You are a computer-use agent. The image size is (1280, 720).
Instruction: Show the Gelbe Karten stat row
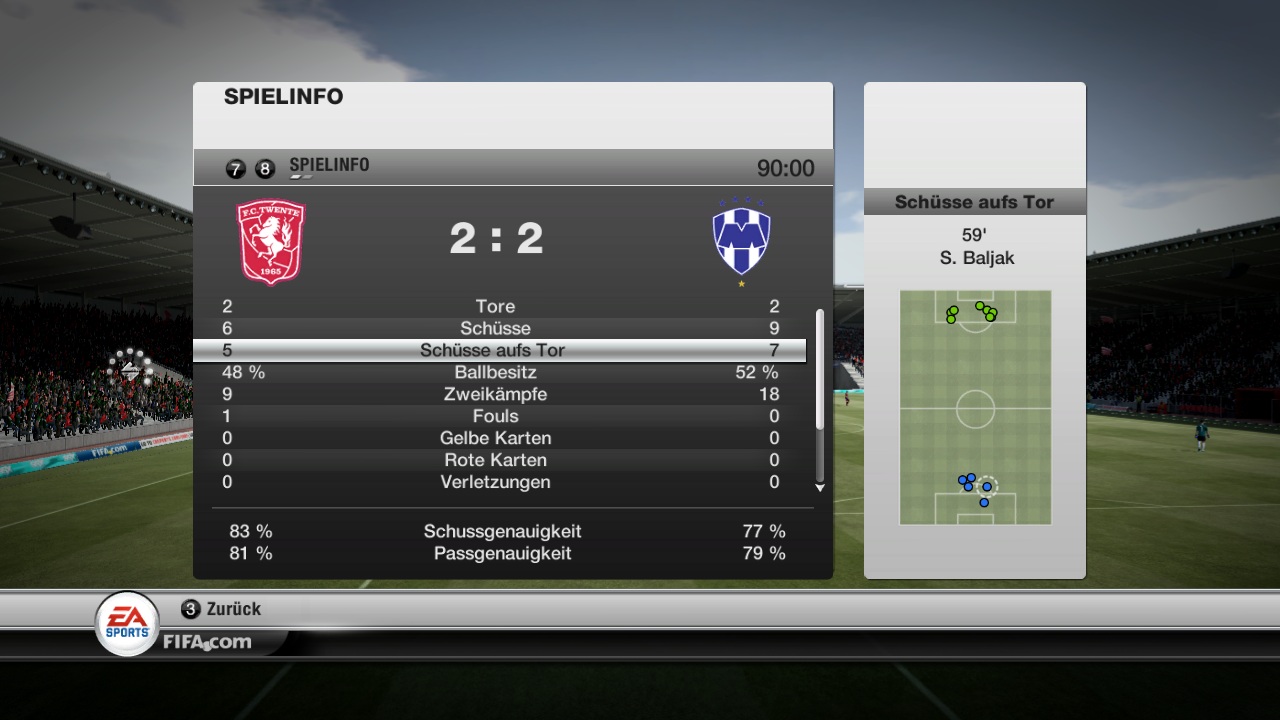(x=496, y=438)
